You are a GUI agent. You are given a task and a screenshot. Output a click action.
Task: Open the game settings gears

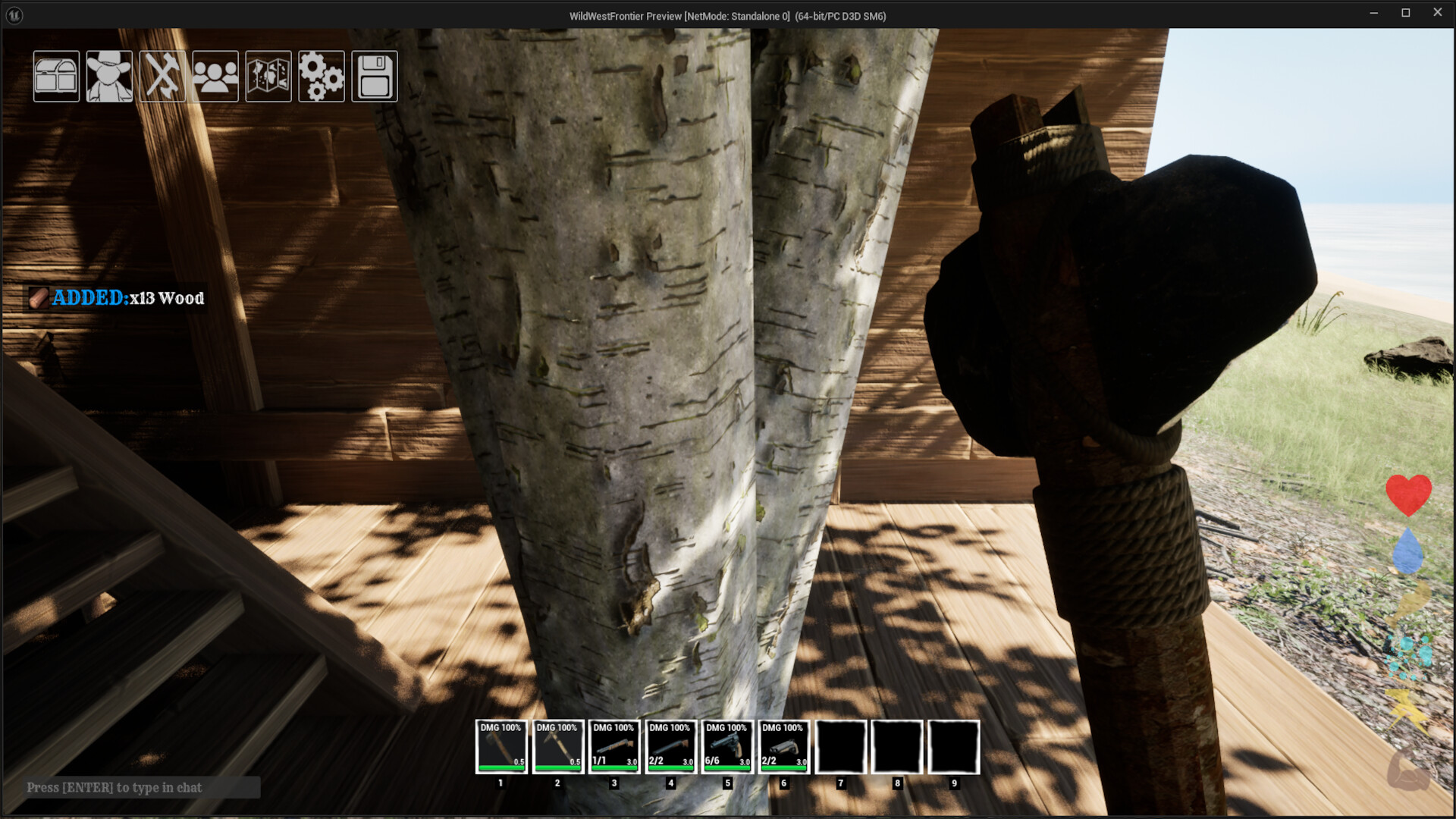[x=322, y=76]
